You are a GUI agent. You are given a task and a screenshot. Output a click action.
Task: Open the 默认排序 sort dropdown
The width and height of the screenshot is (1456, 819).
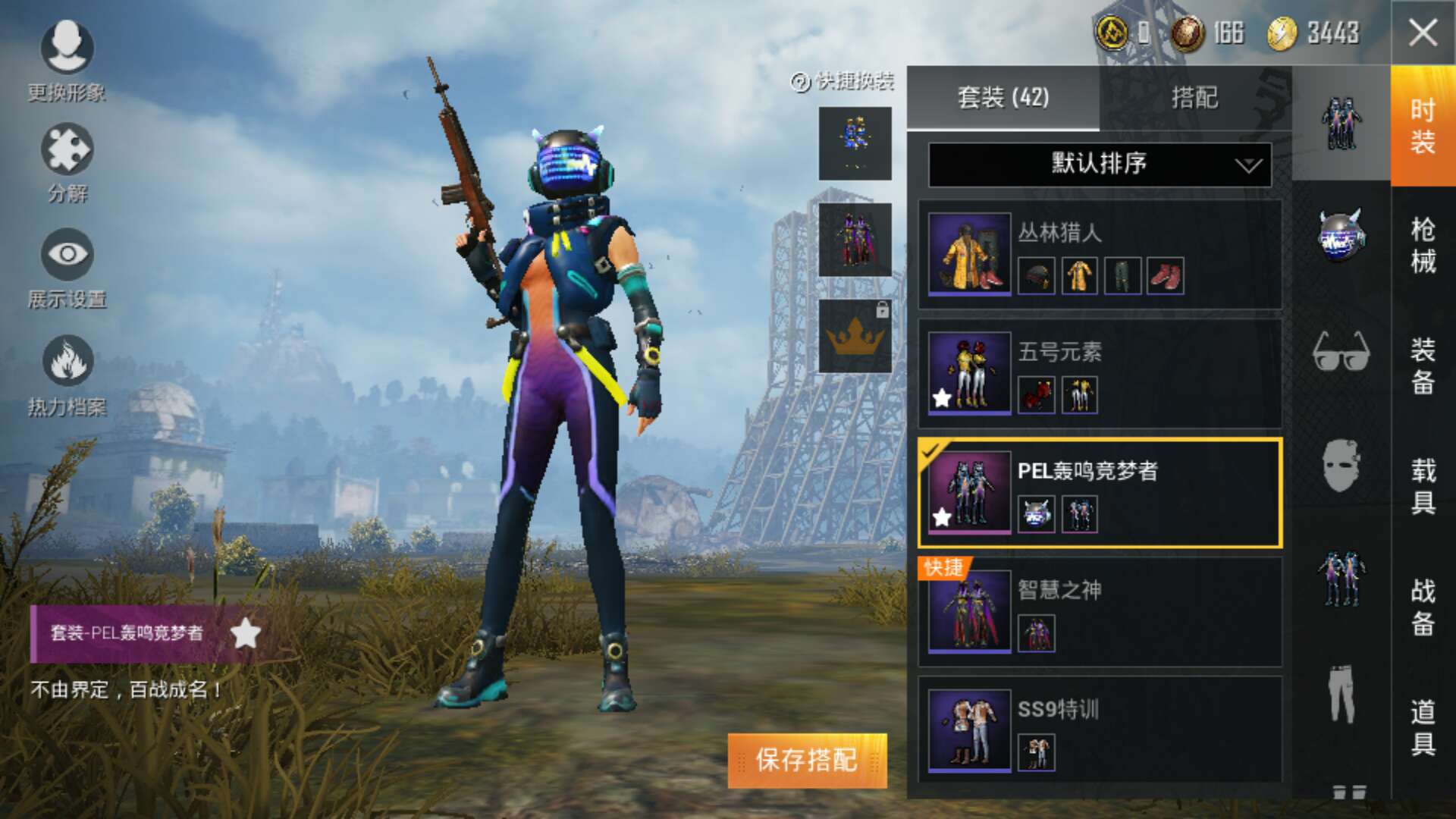click(1100, 164)
